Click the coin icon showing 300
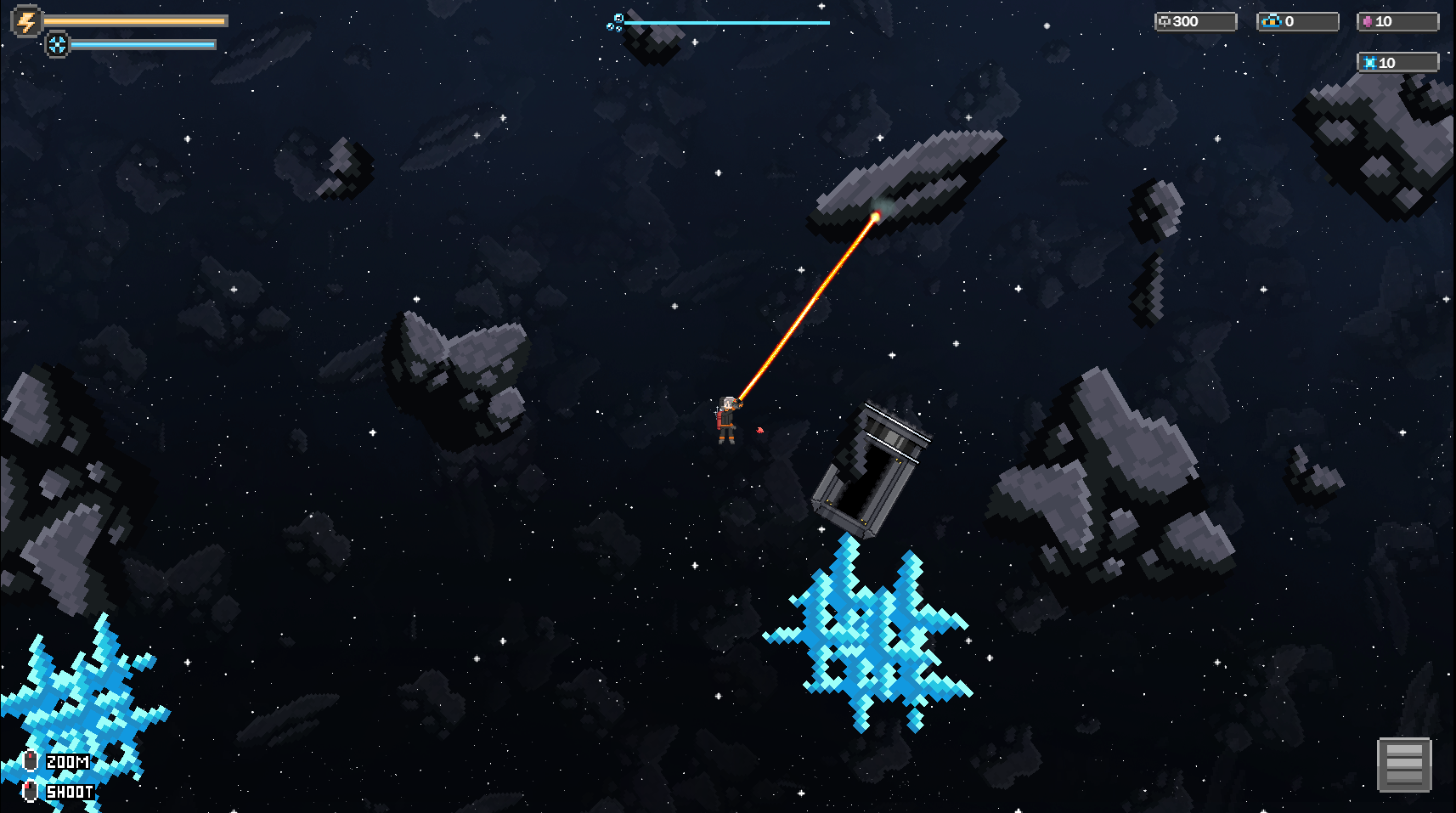Image resolution: width=1456 pixels, height=813 pixels. point(1165,21)
